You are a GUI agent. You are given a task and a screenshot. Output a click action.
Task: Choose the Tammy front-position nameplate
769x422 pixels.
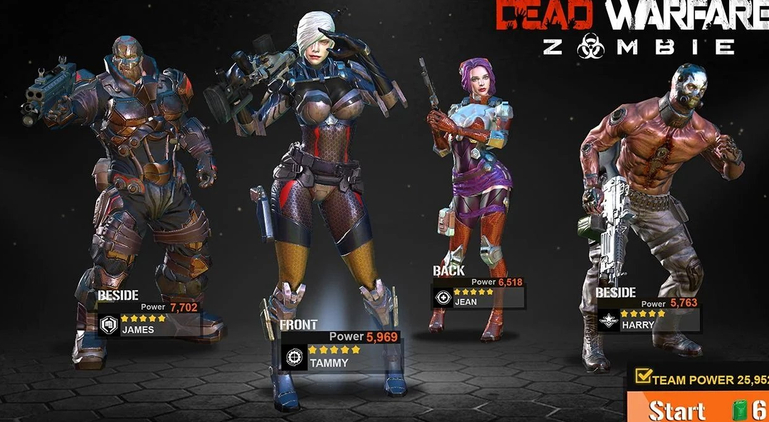pos(340,356)
